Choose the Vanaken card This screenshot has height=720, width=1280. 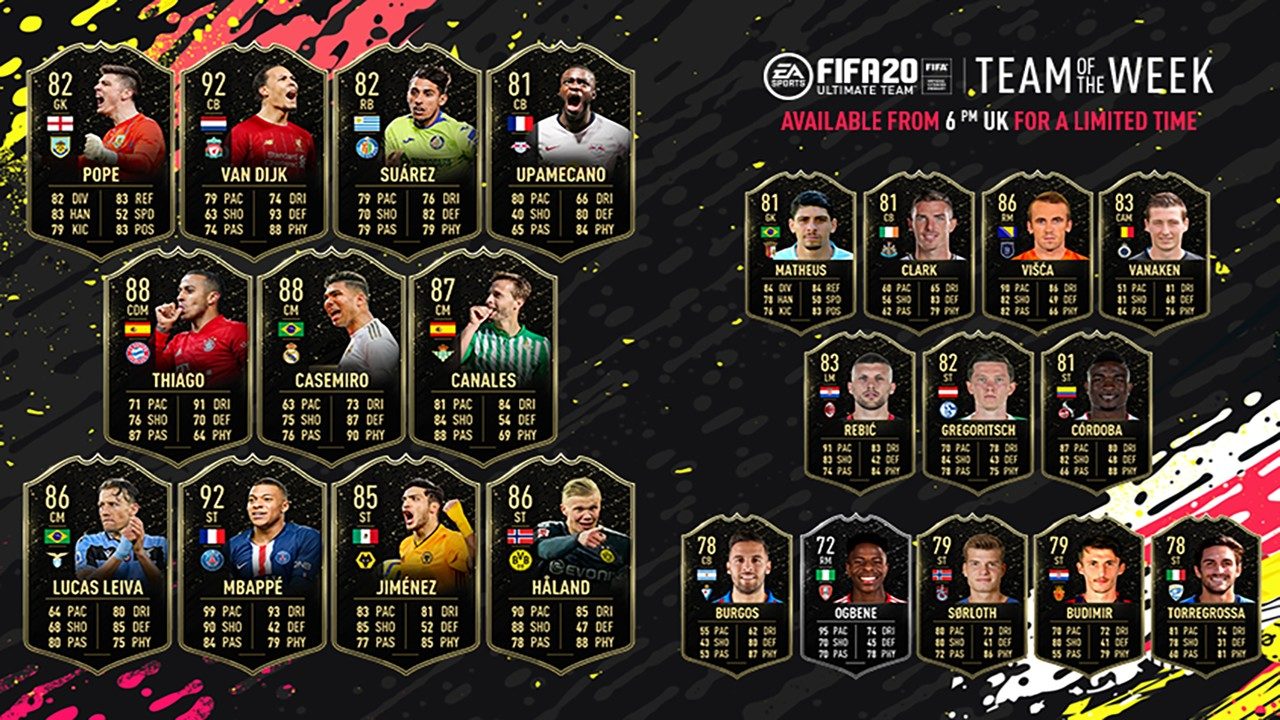1154,250
